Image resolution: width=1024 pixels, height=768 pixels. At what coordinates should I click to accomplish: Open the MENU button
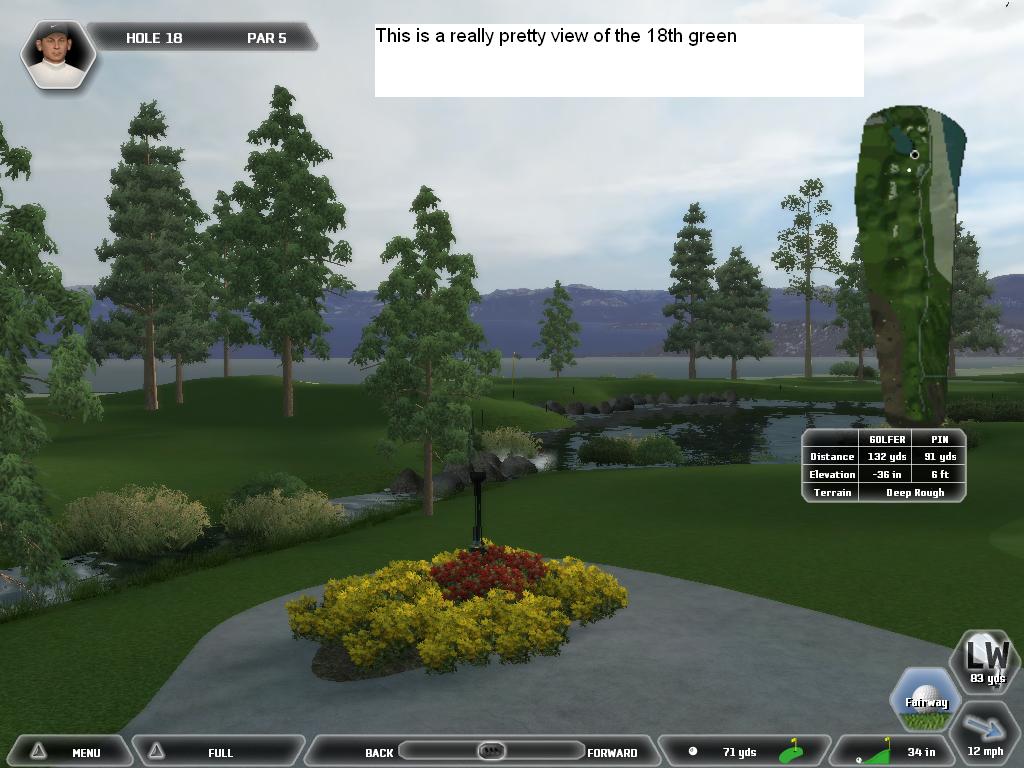coord(68,752)
